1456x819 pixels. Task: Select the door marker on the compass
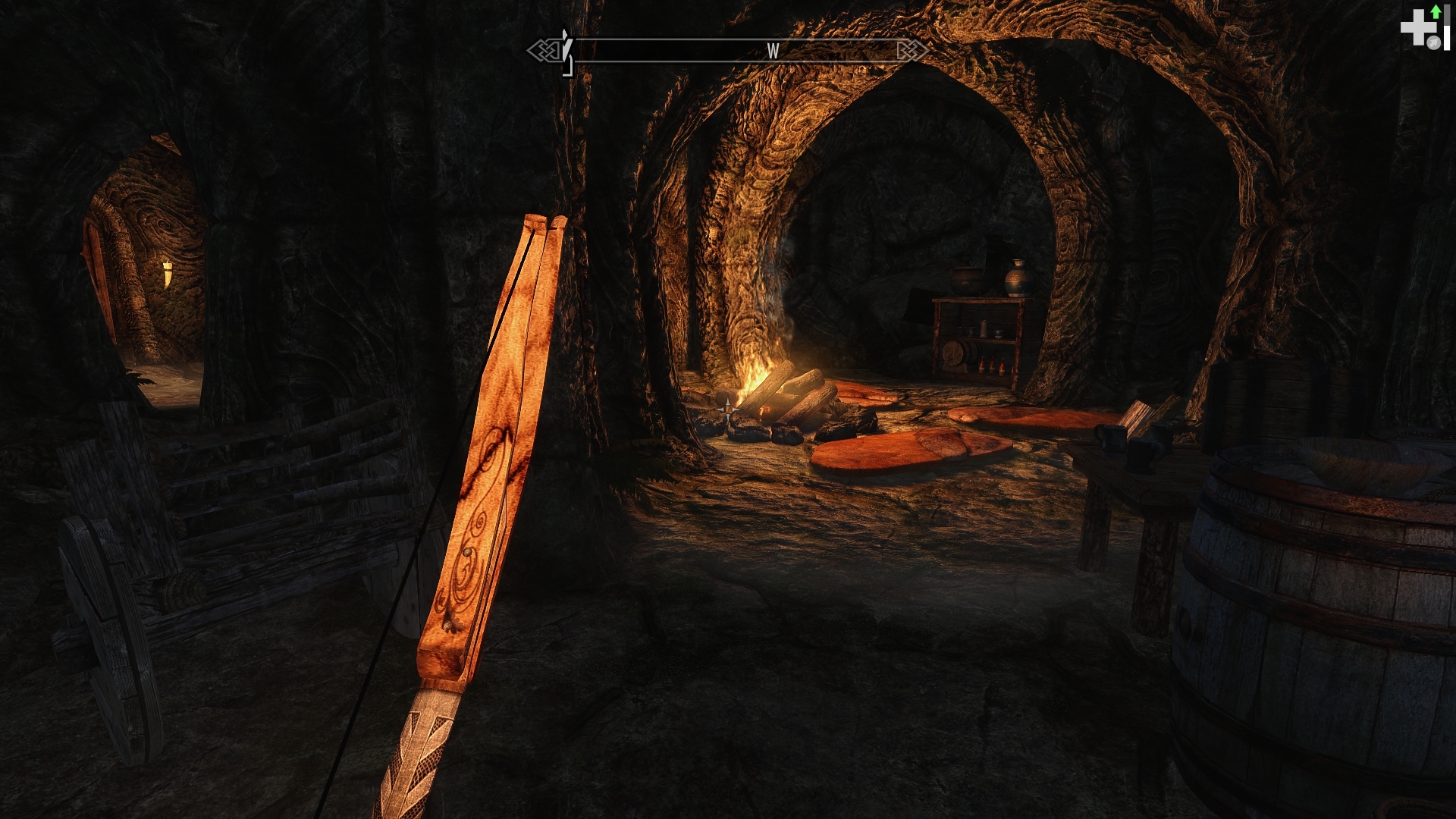(x=566, y=52)
